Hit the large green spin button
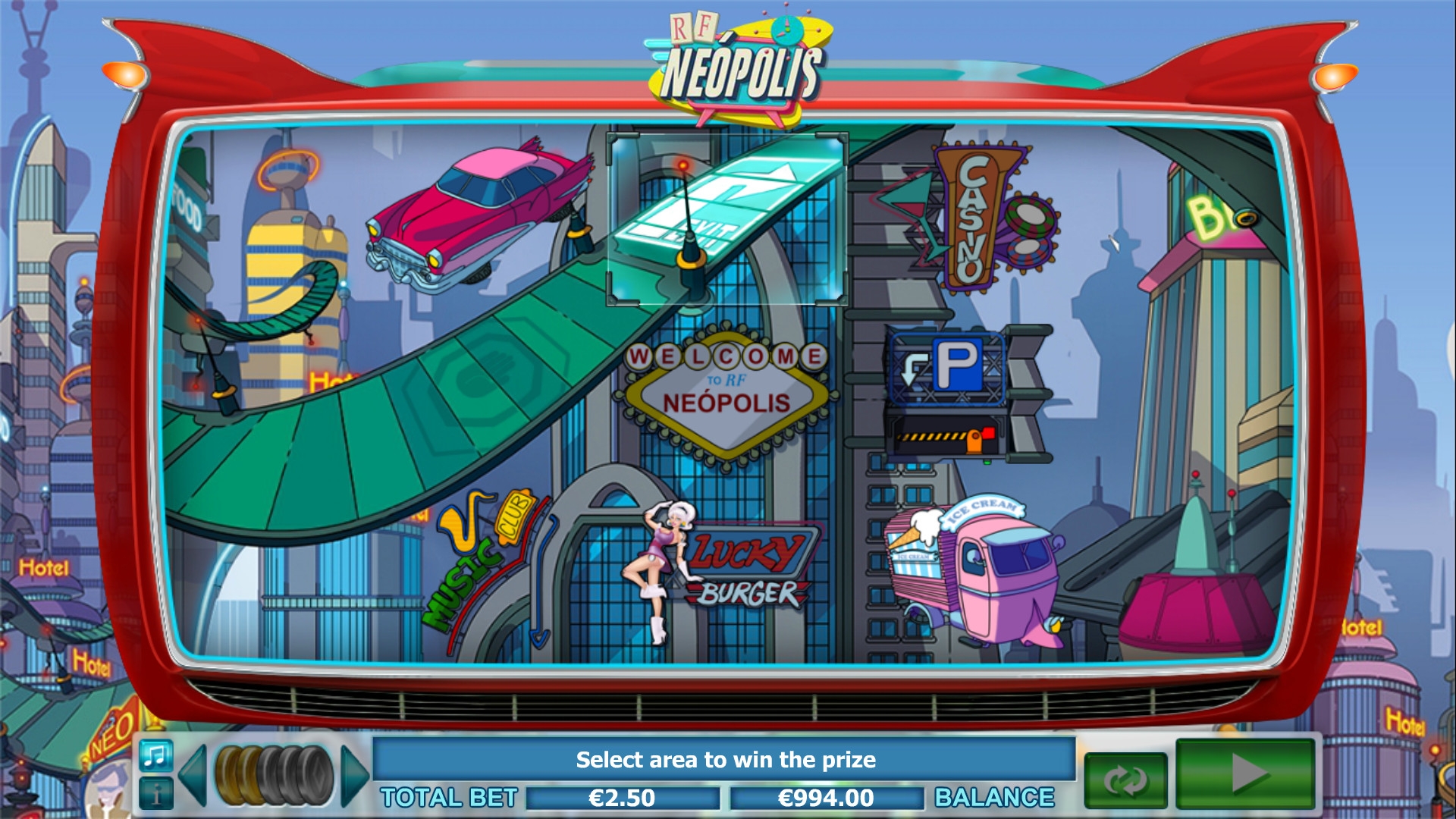 (1245, 774)
